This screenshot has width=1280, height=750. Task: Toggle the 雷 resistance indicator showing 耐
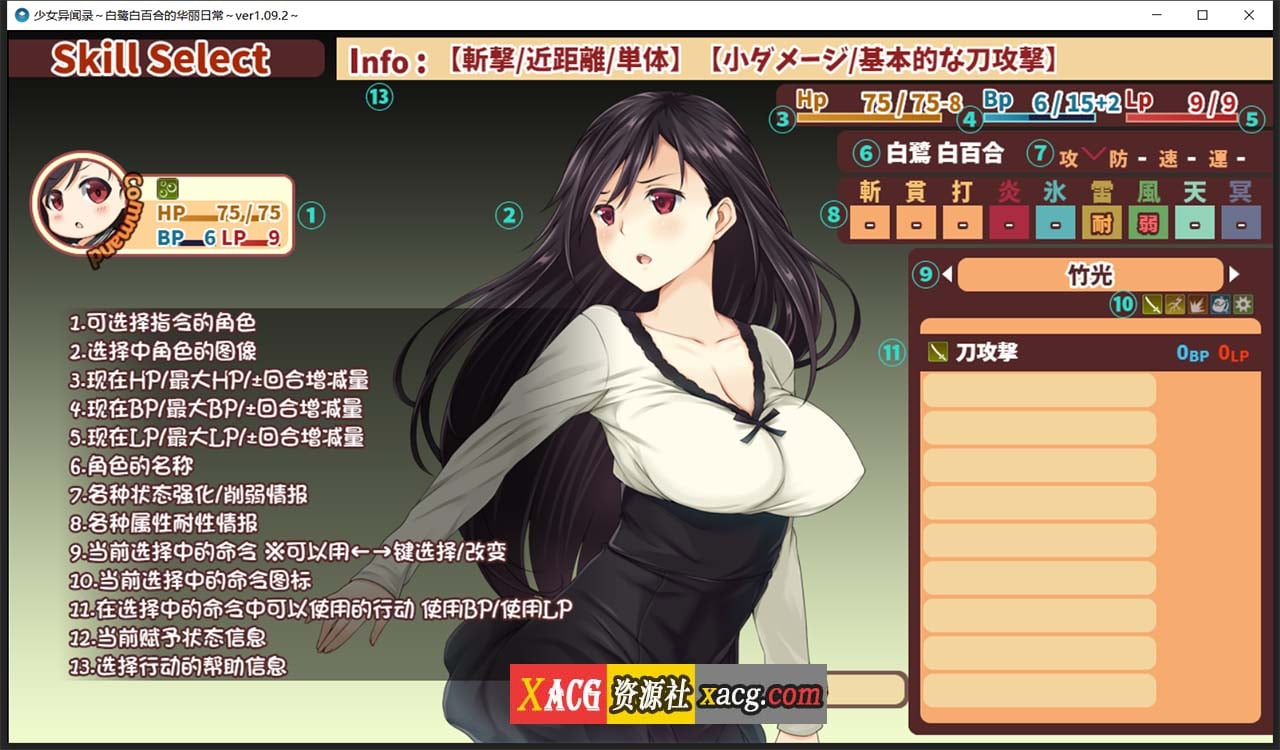[x=1100, y=224]
